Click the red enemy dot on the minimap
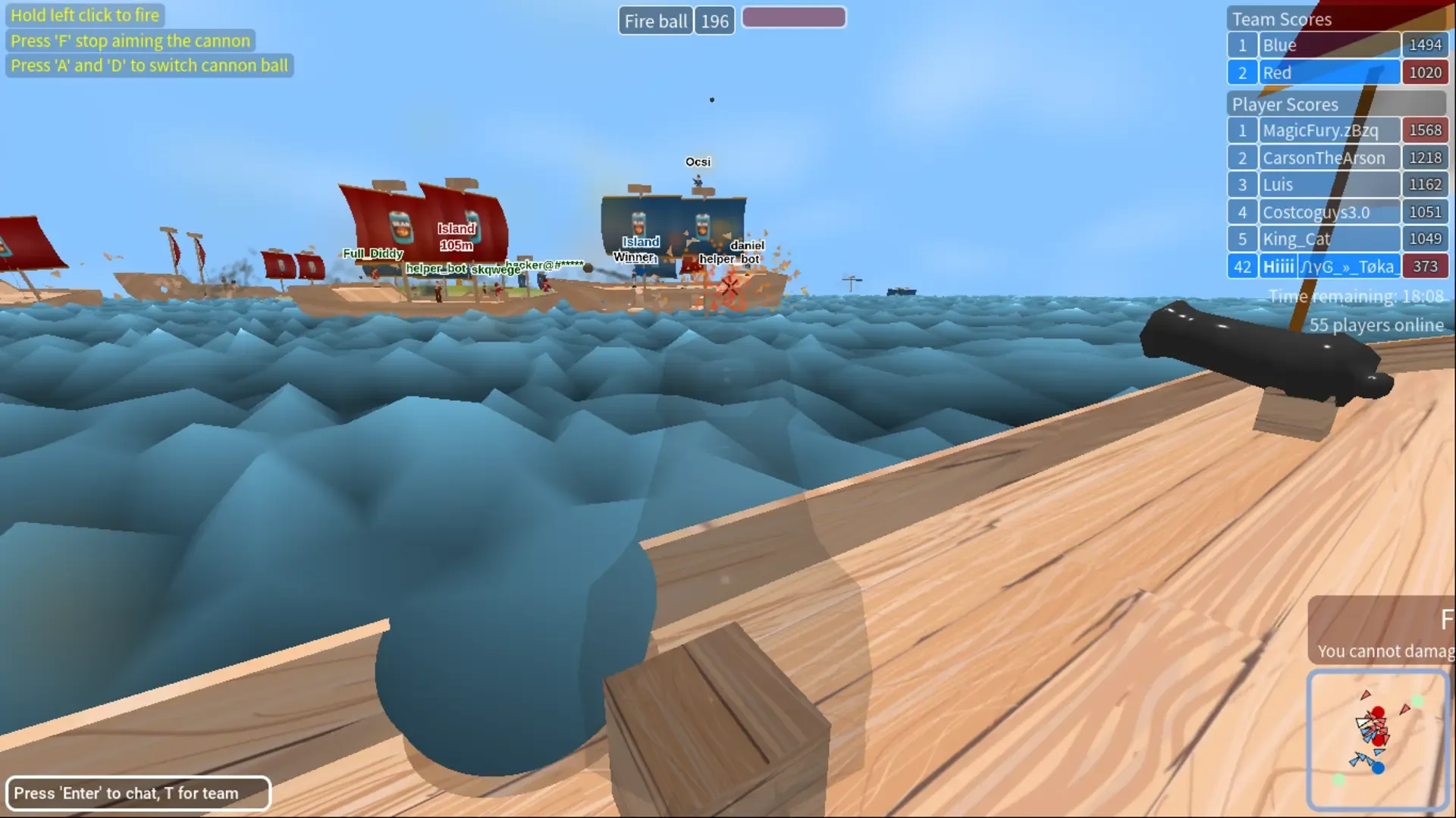This screenshot has height=818, width=1456. point(1378,710)
